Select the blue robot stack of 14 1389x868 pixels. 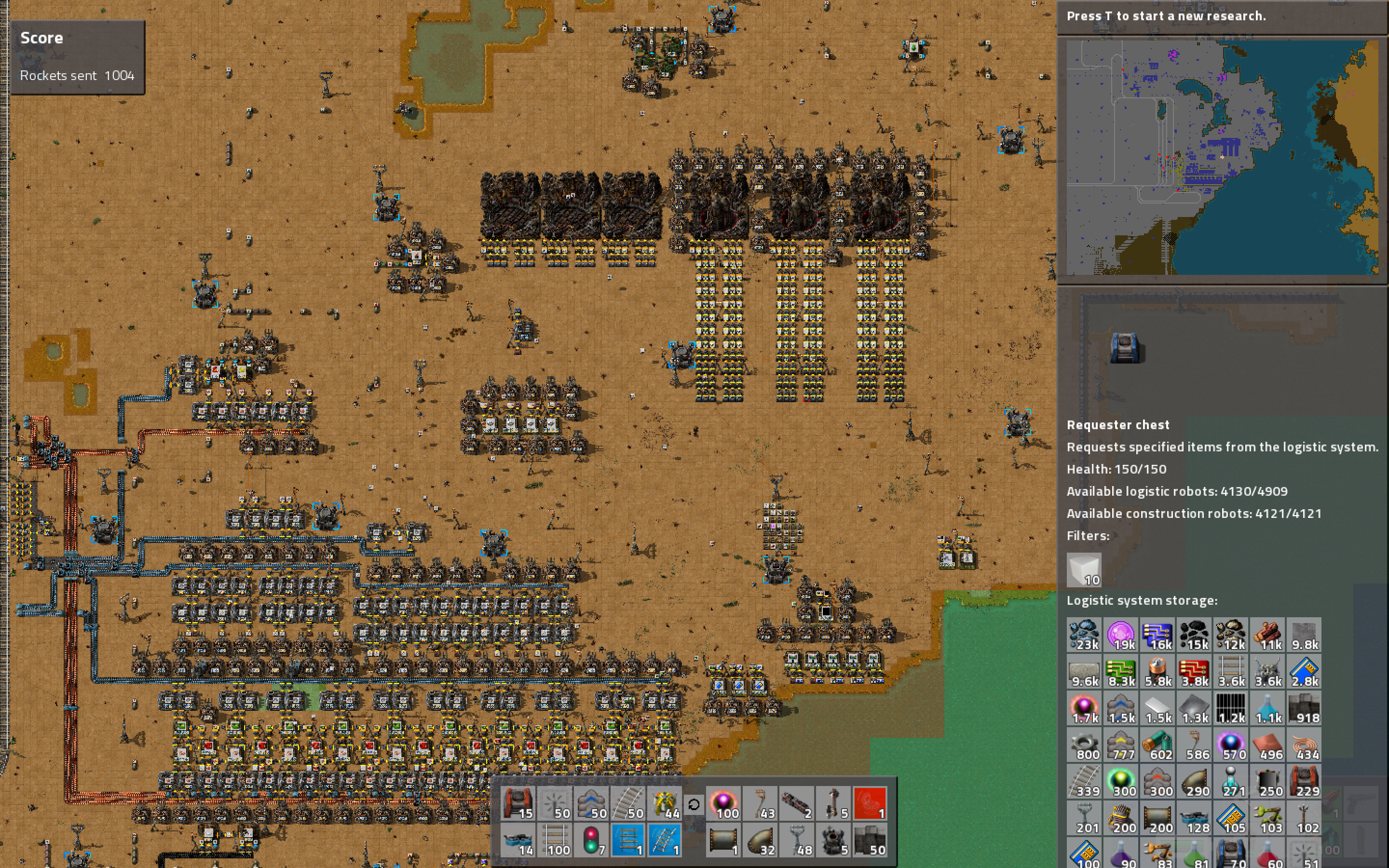(x=517, y=839)
